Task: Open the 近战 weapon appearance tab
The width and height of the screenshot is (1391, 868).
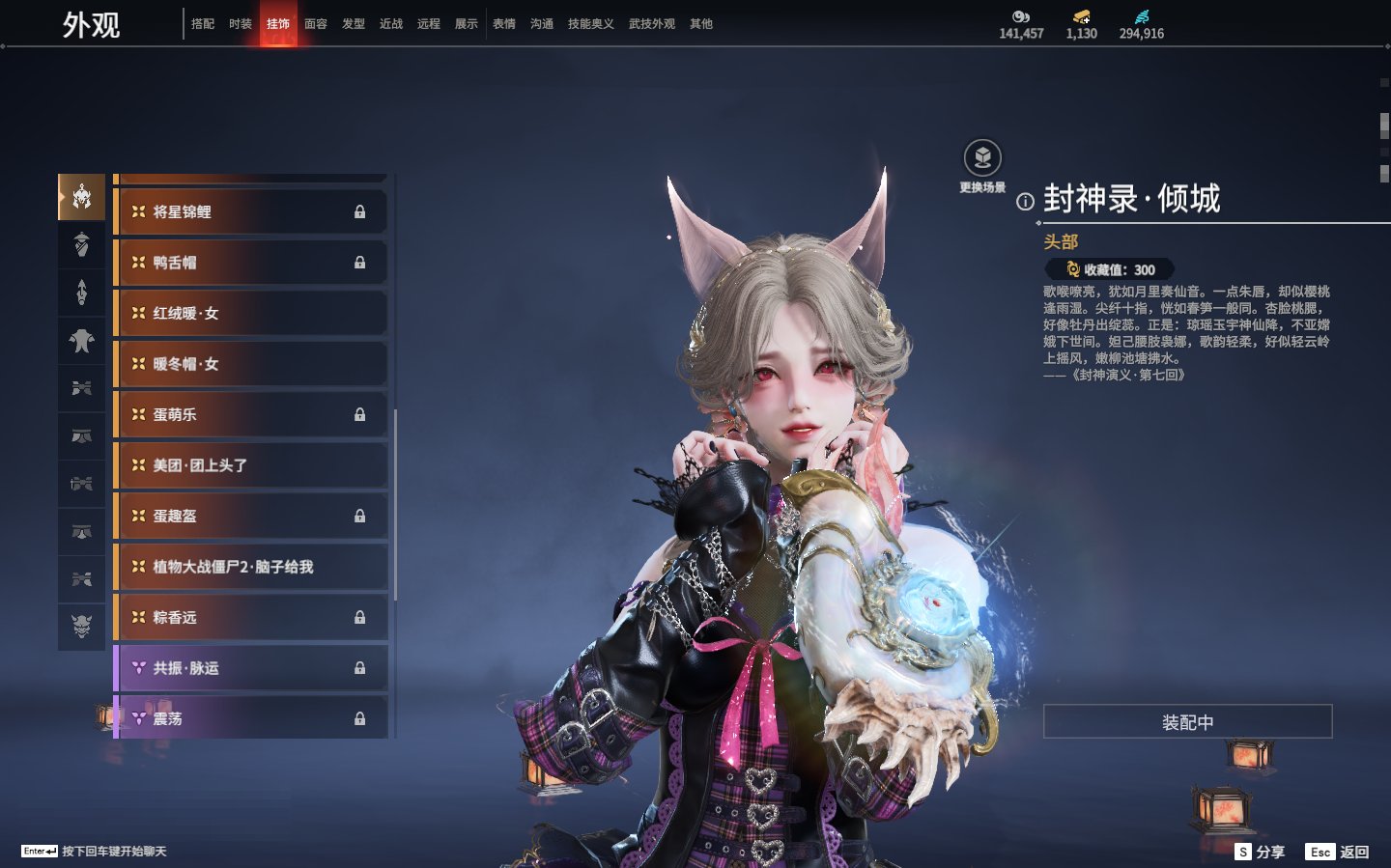Action: pos(391,24)
